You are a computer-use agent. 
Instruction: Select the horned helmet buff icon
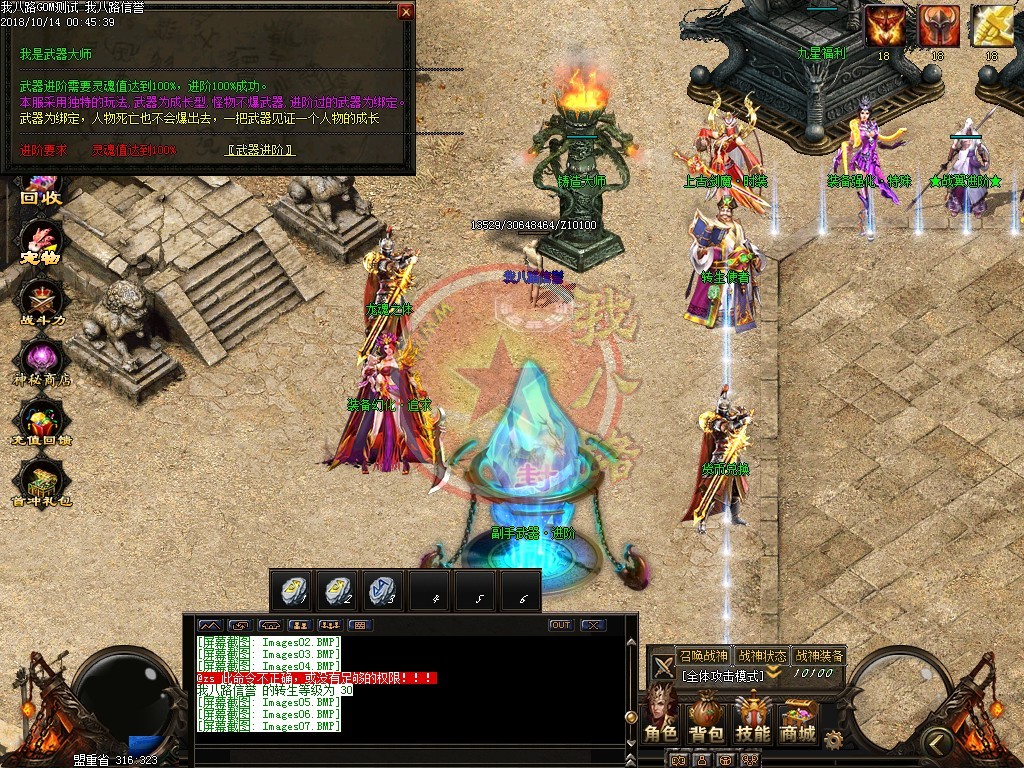point(938,26)
